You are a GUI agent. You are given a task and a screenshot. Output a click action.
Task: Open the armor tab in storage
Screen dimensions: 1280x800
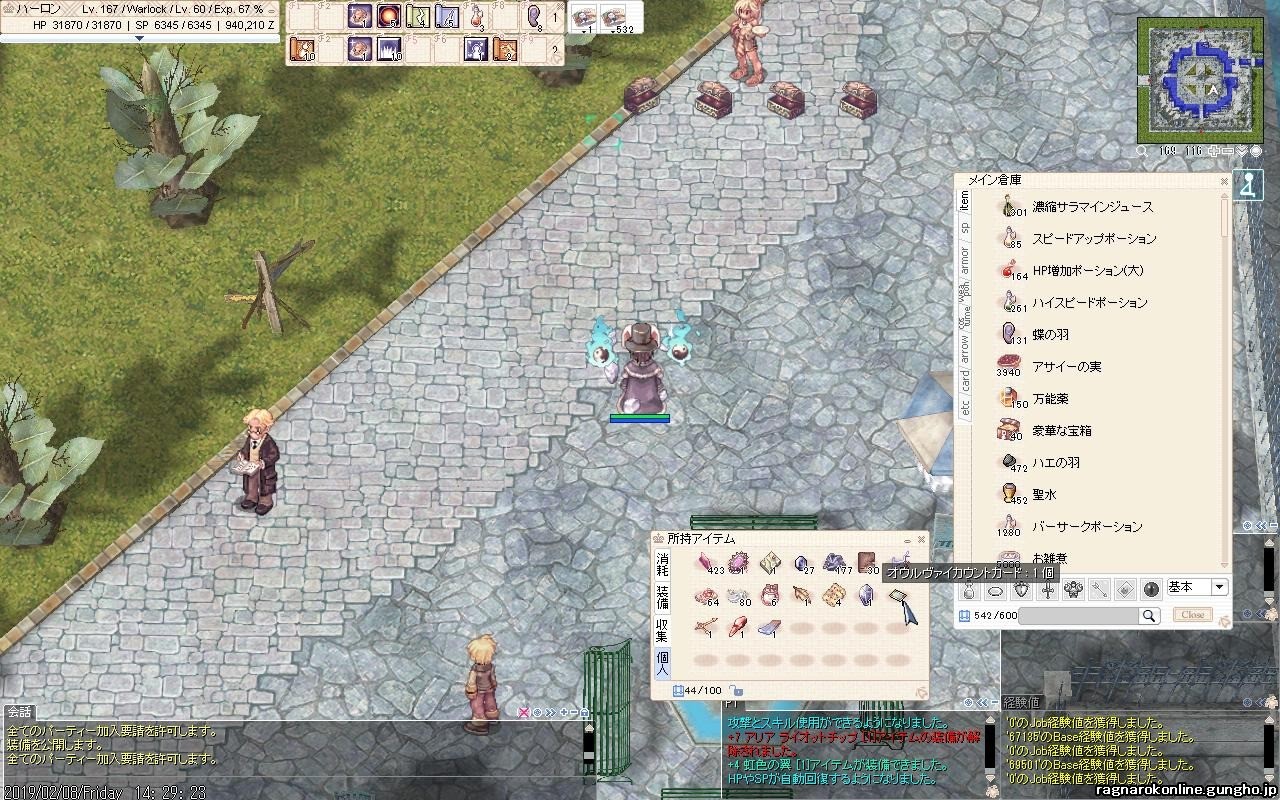coord(965,257)
